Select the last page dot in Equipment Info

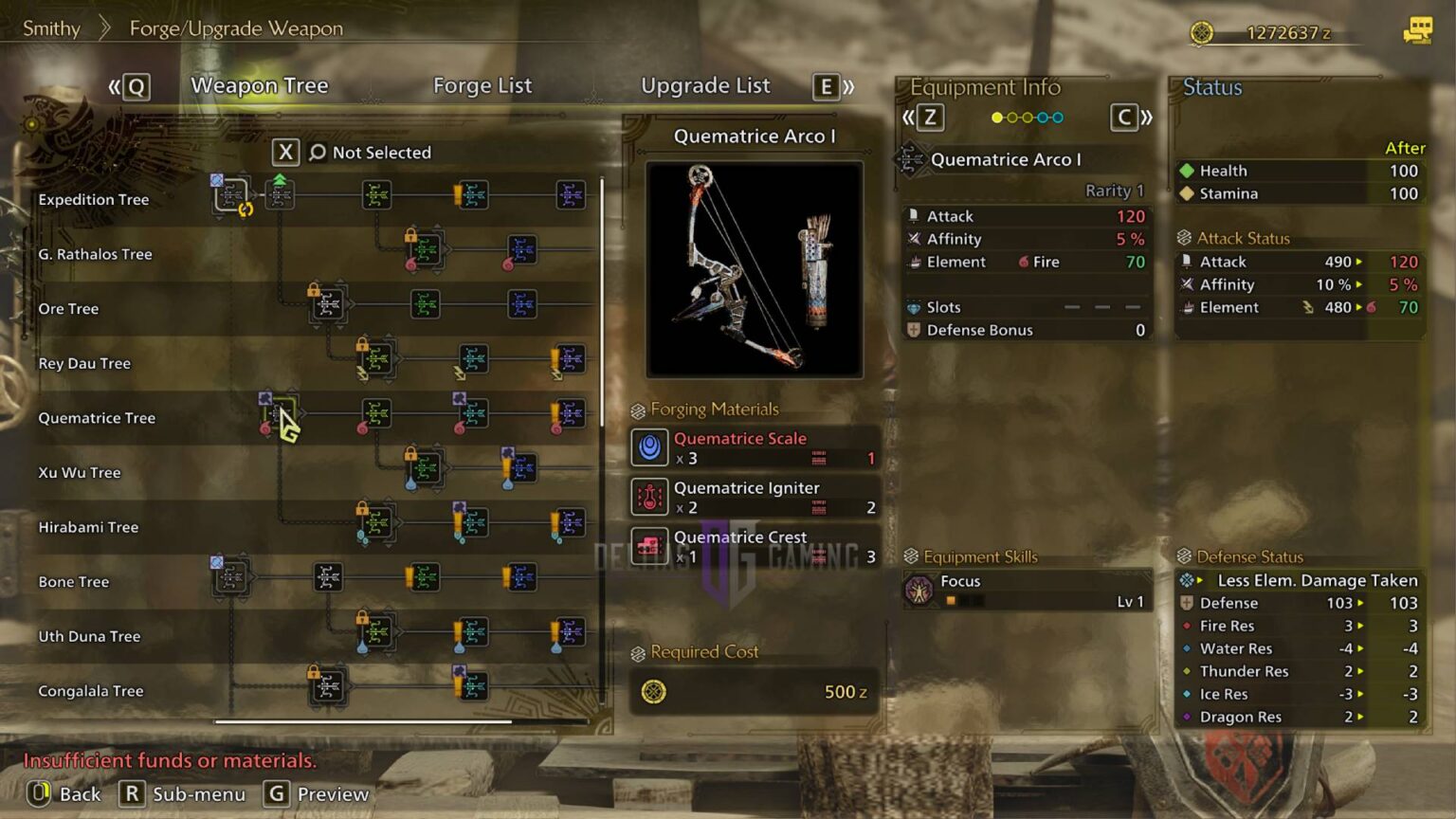click(1060, 117)
